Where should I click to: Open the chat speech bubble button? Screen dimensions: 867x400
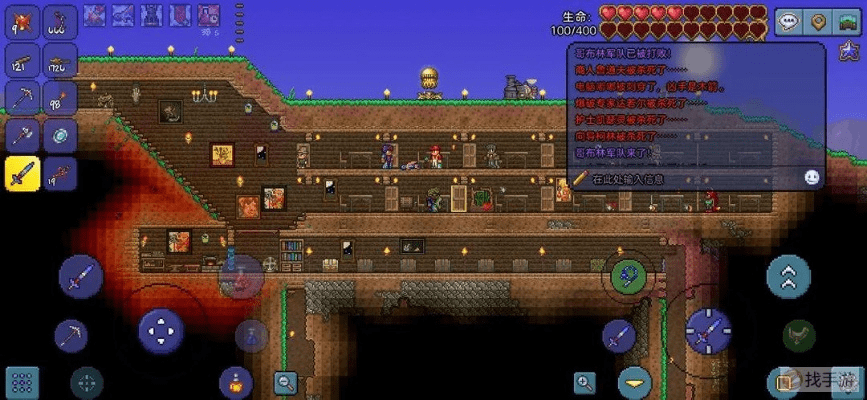pyautogui.click(x=790, y=22)
